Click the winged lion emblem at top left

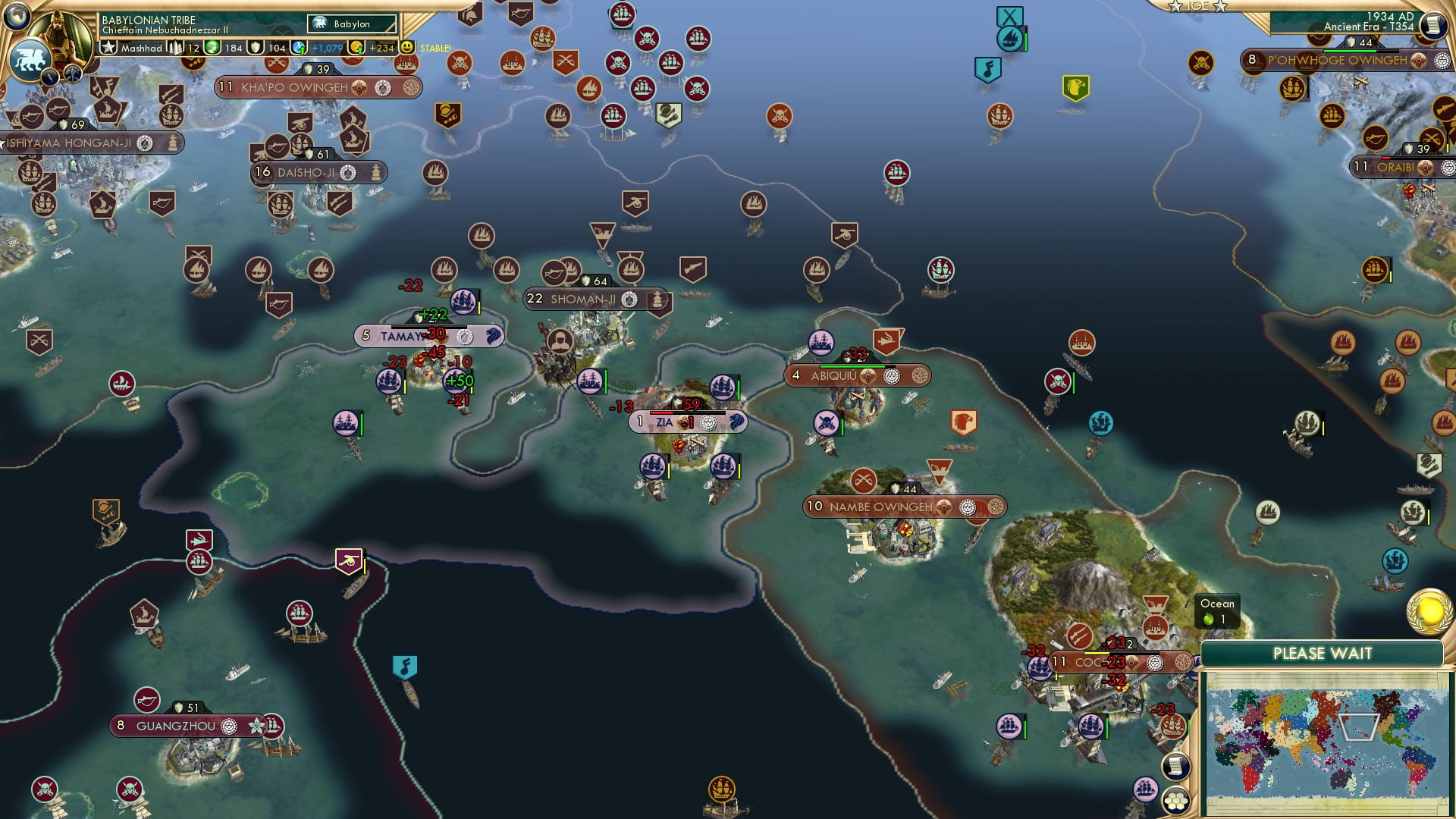pyautogui.click(x=29, y=59)
